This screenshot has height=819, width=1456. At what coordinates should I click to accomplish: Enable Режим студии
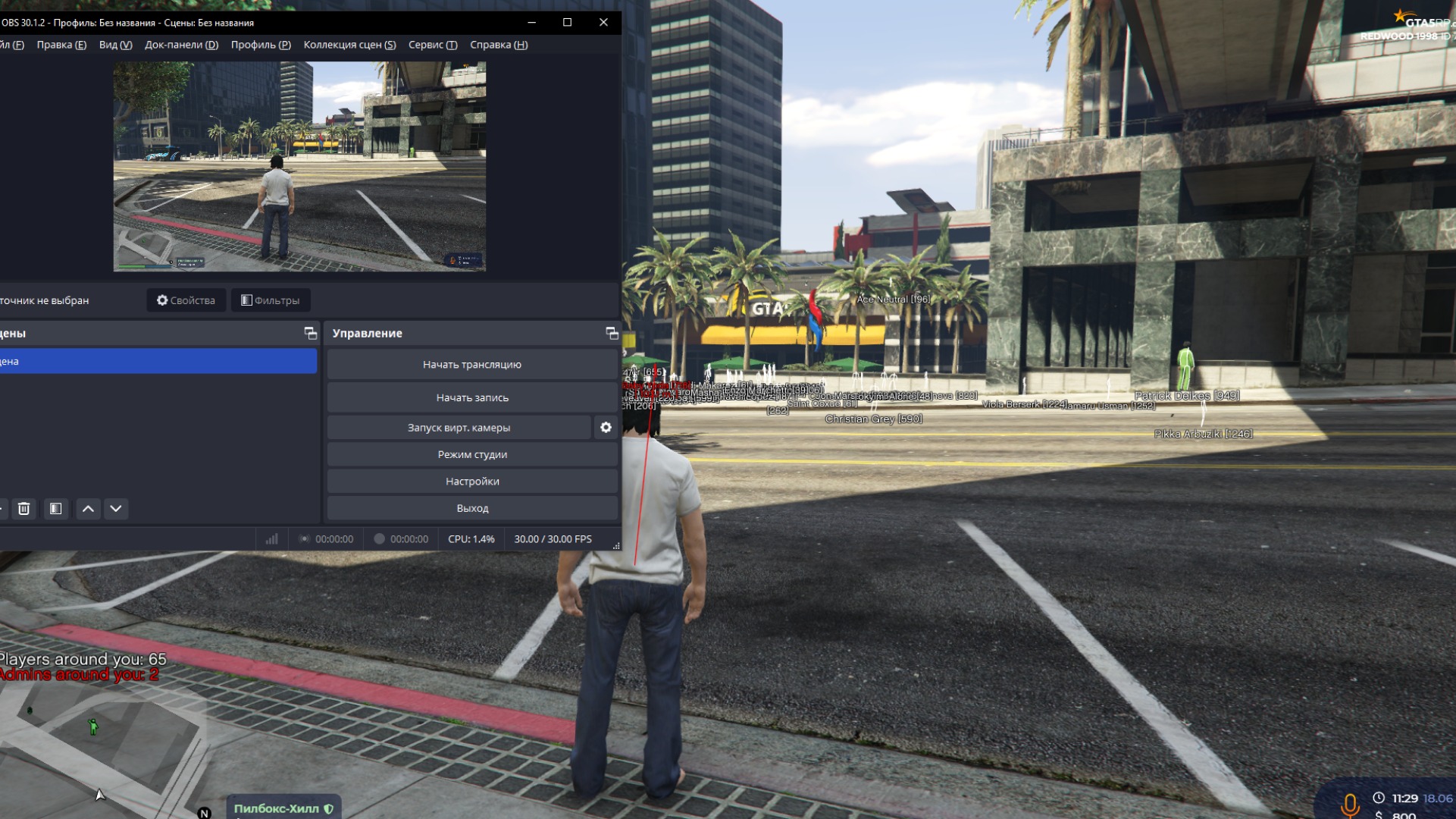point(472,453)
